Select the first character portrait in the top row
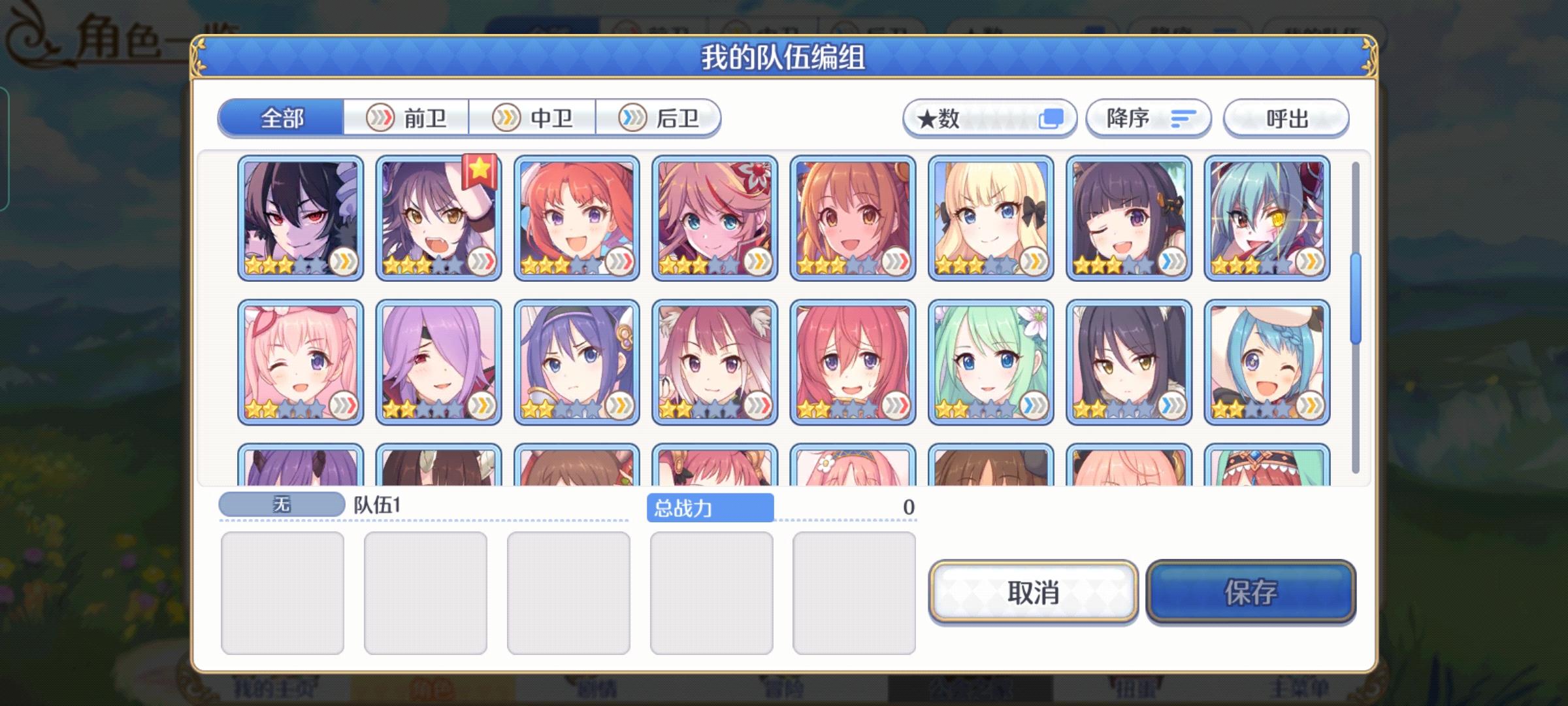 [300, 216]
